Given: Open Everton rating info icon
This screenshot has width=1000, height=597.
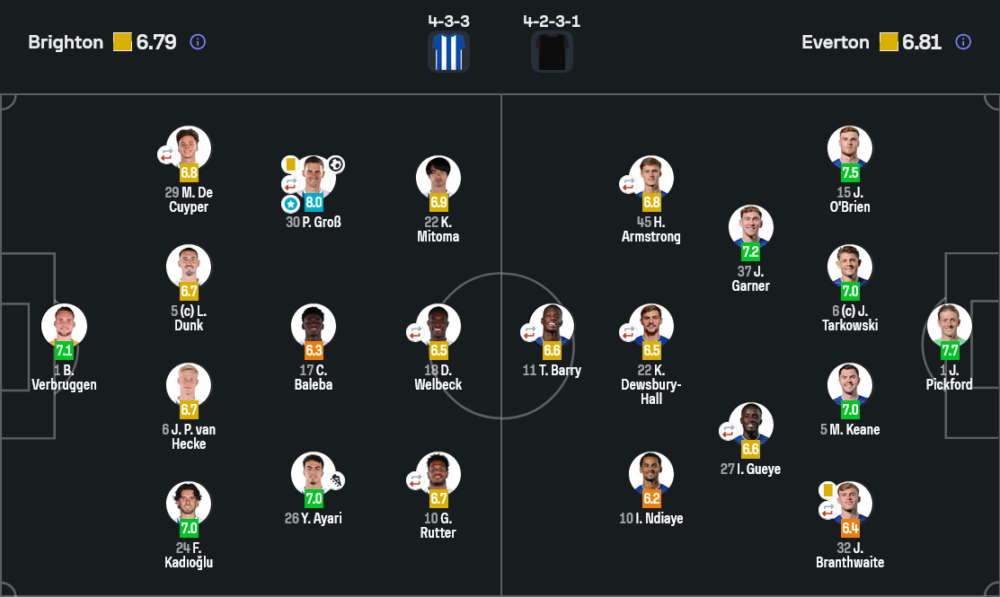Looking at the screenshot, I should coord(963,42).
